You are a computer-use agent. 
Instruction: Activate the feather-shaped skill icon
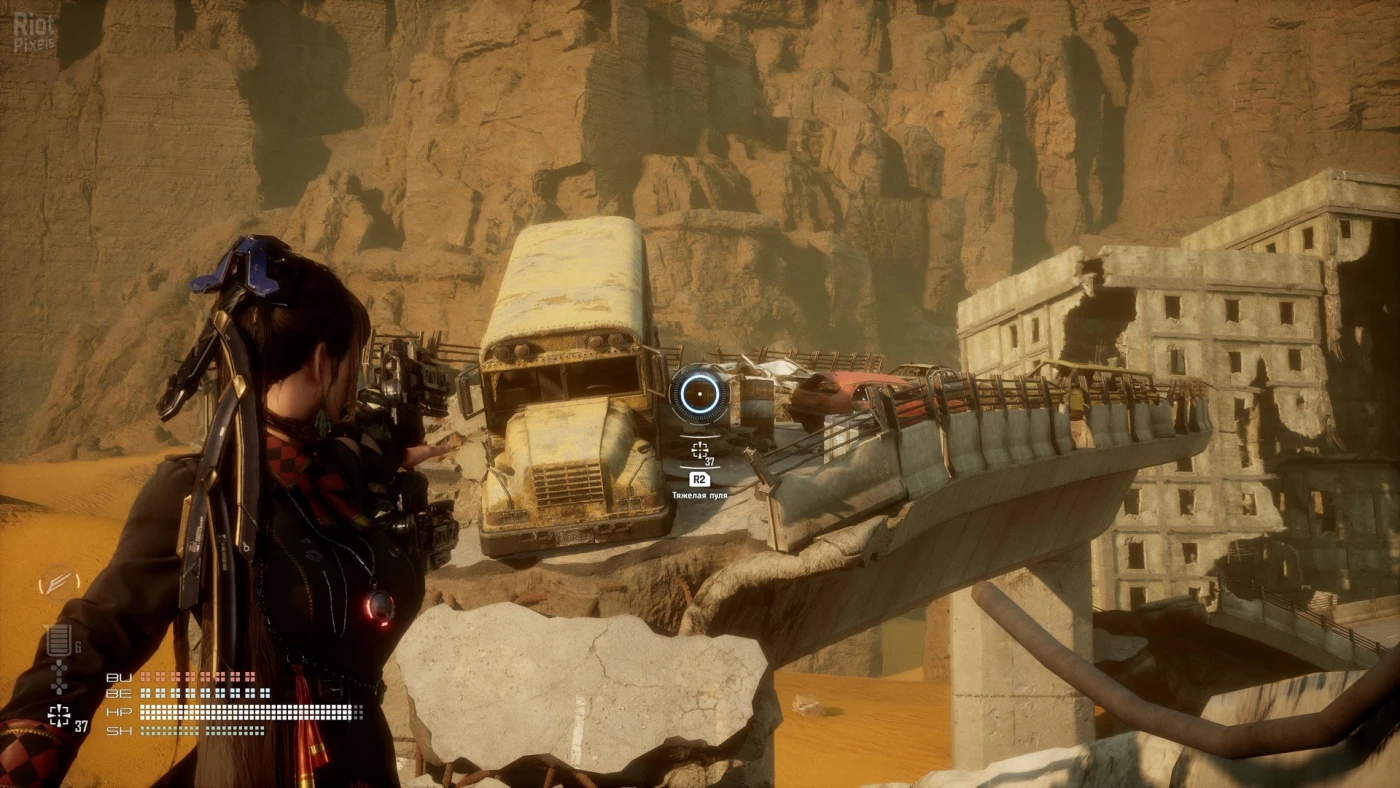pyautogui.click(x=59, y=582)
